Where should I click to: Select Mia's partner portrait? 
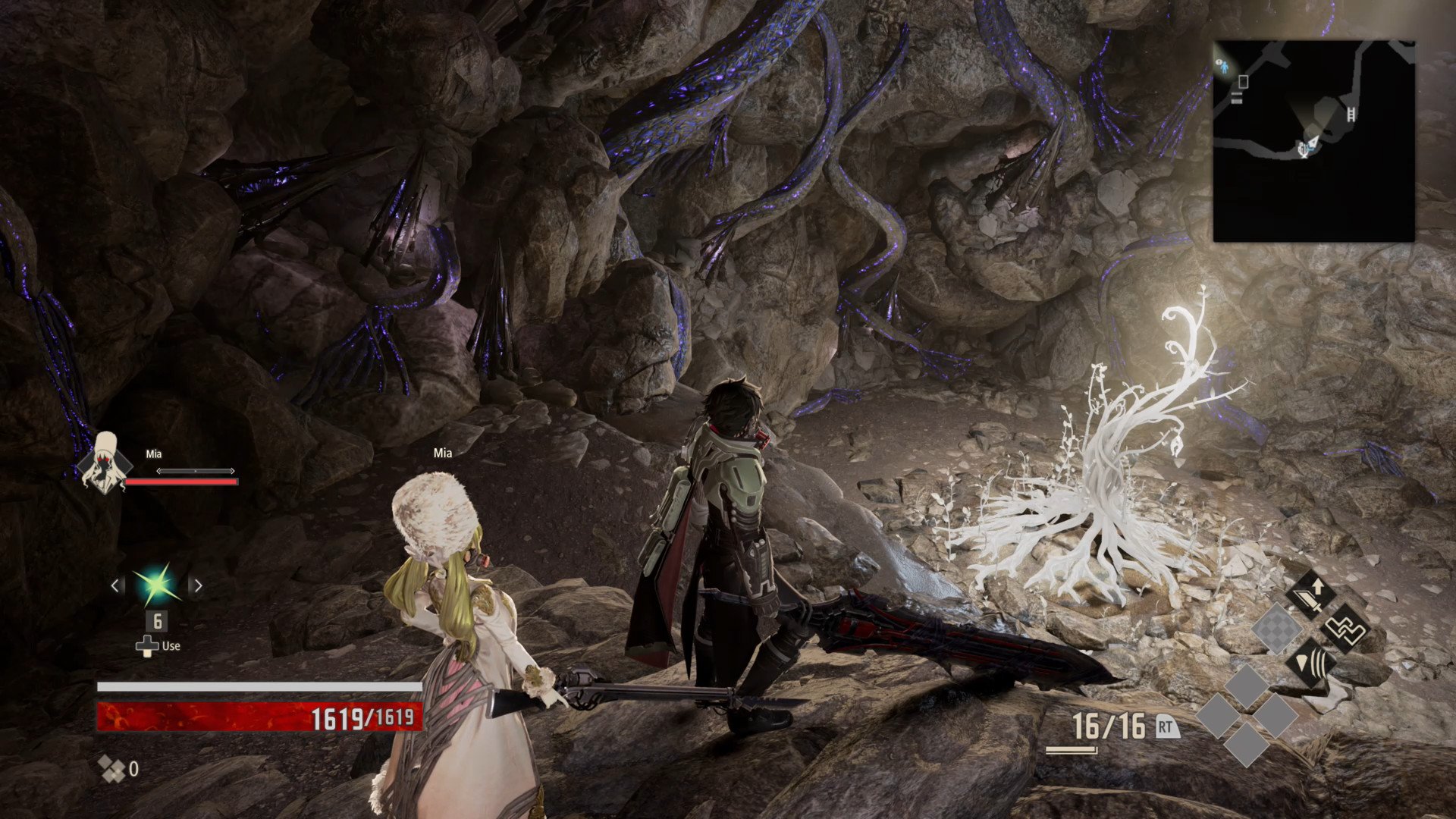(x=104, y=464)
